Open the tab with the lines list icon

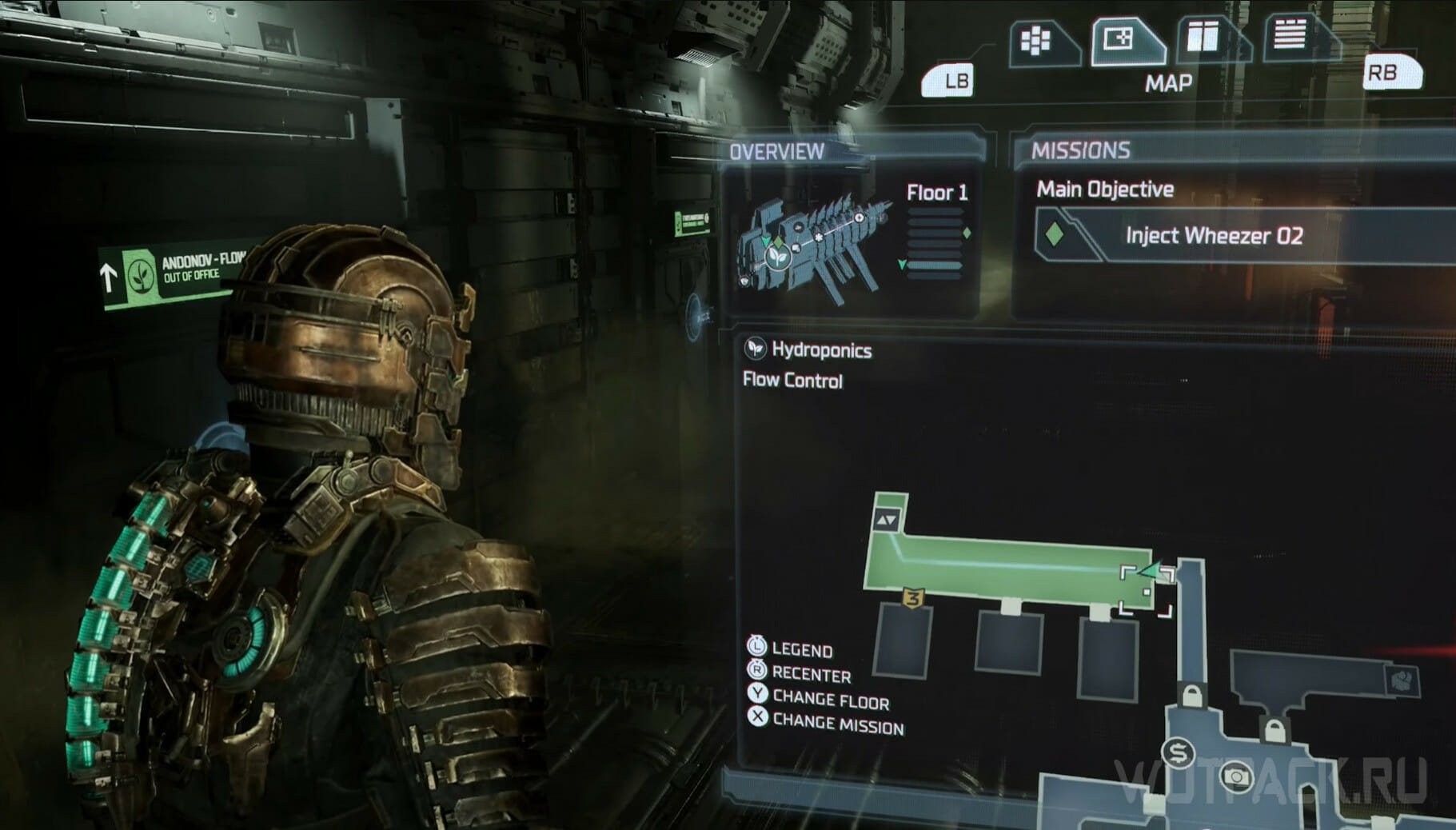pyautogui.click(x=1290, y=35)
